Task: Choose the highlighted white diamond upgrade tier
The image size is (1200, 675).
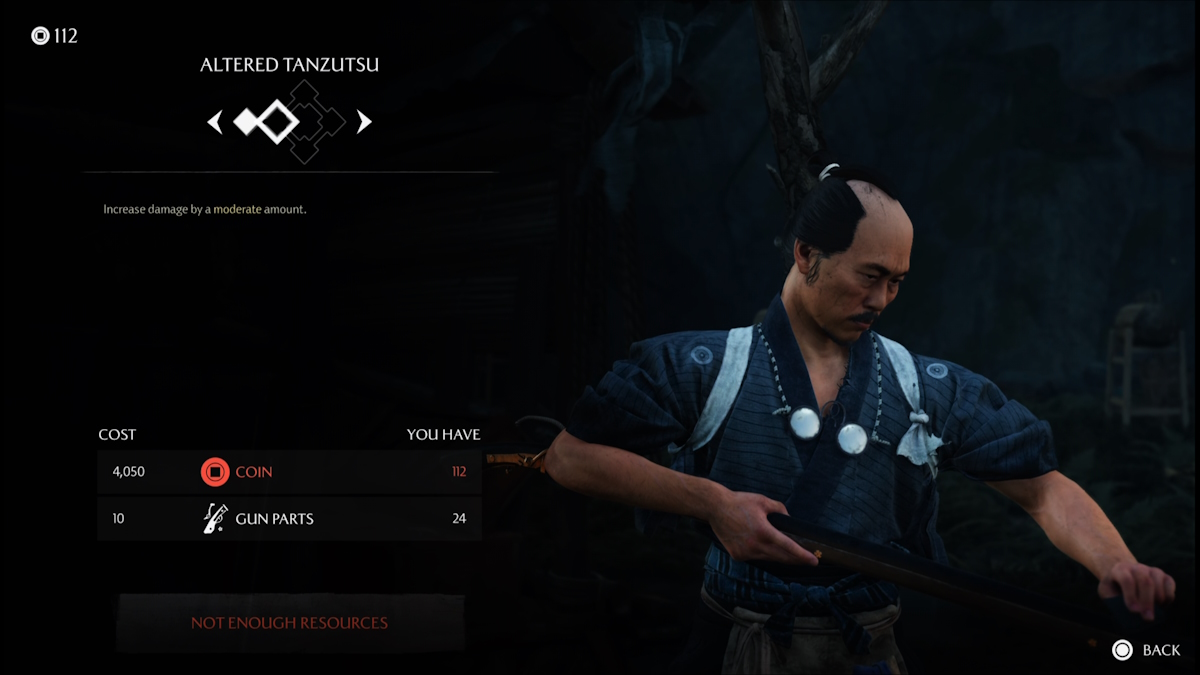Action: pos(277,122)
